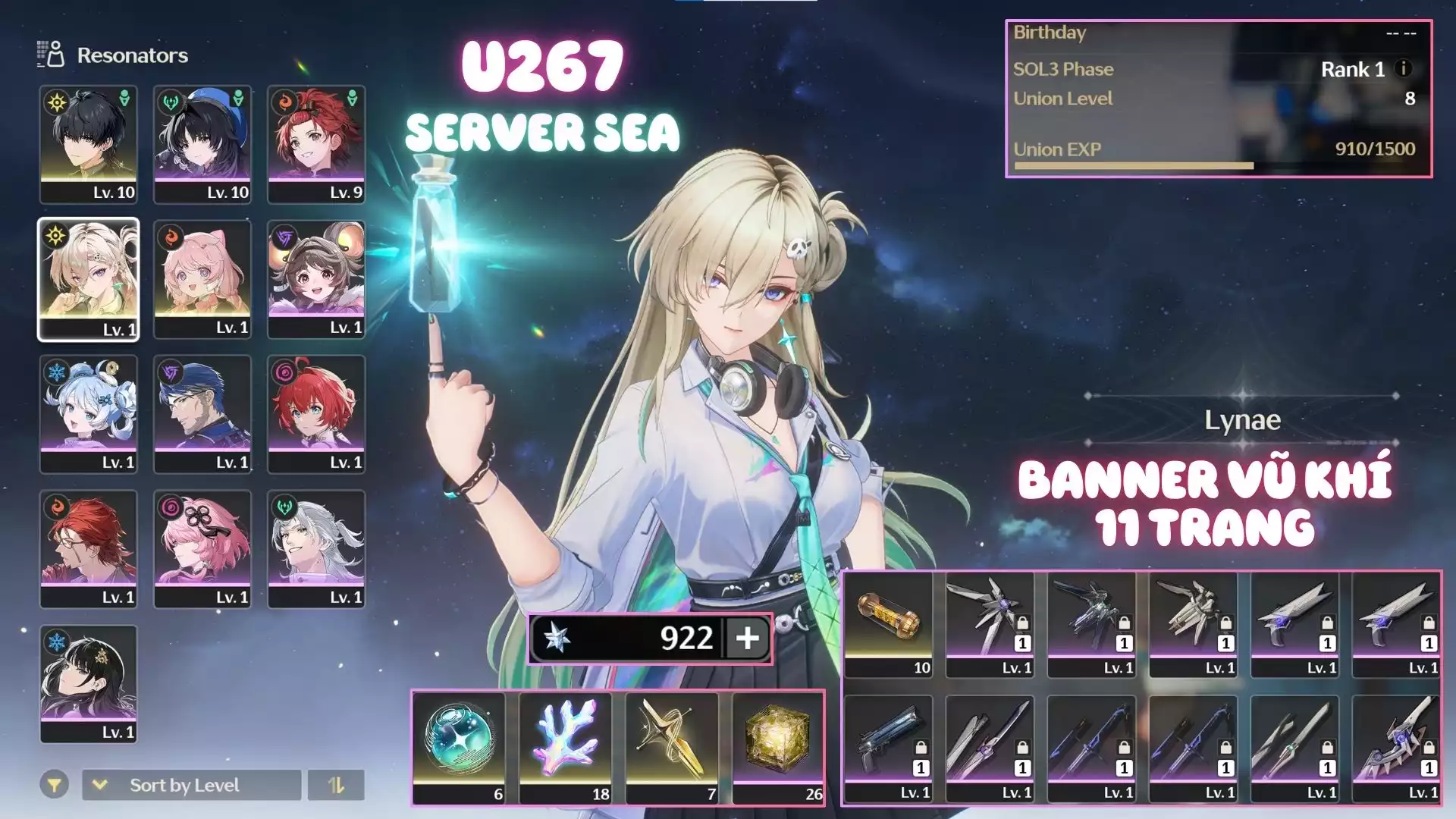Viewport: 1456px width, 819px height.
Task: Choose the white-haired male resonator portrait
Action: click(x=315, y=548)
